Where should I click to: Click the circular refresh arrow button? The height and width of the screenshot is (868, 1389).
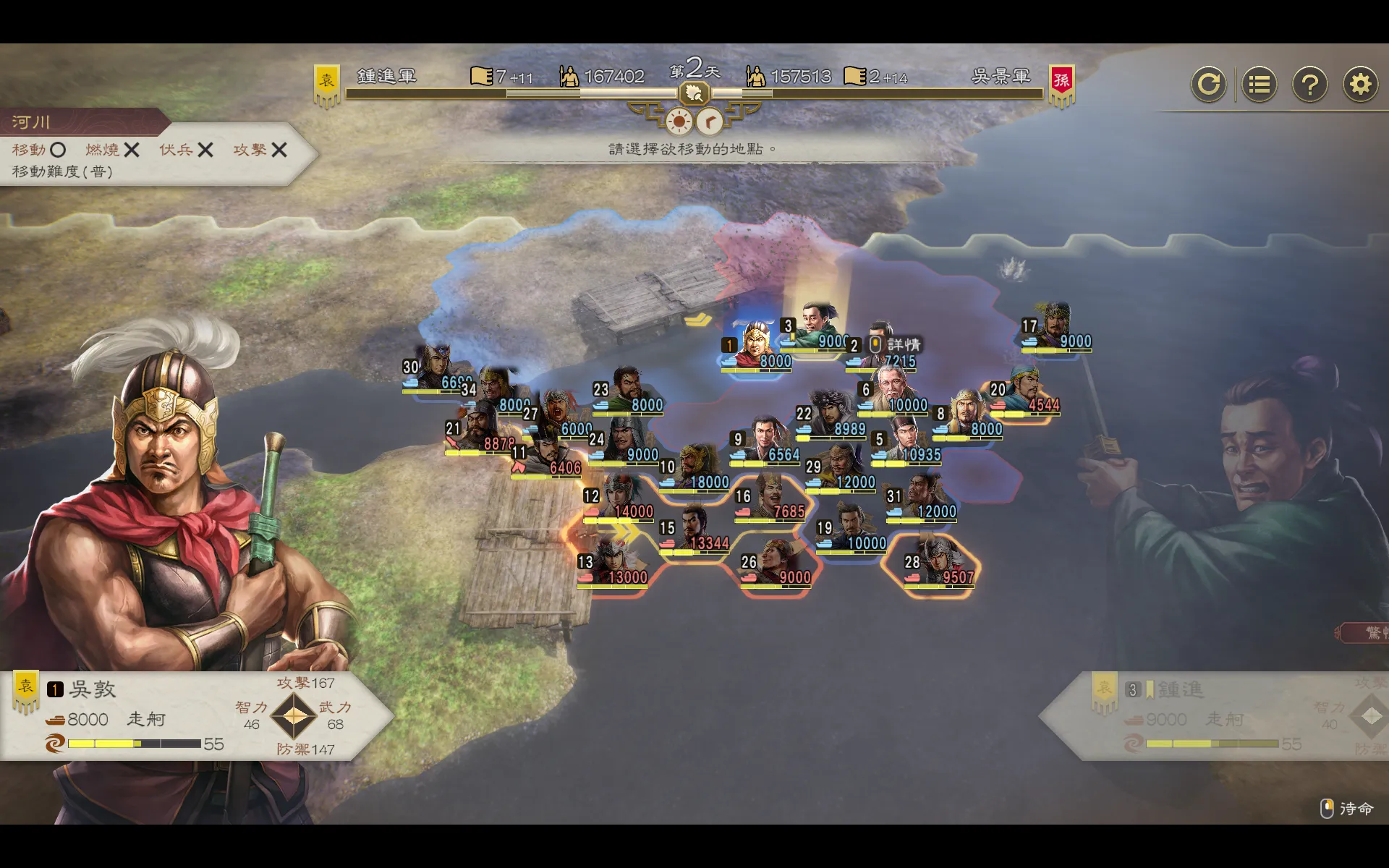click(1208, 85)
